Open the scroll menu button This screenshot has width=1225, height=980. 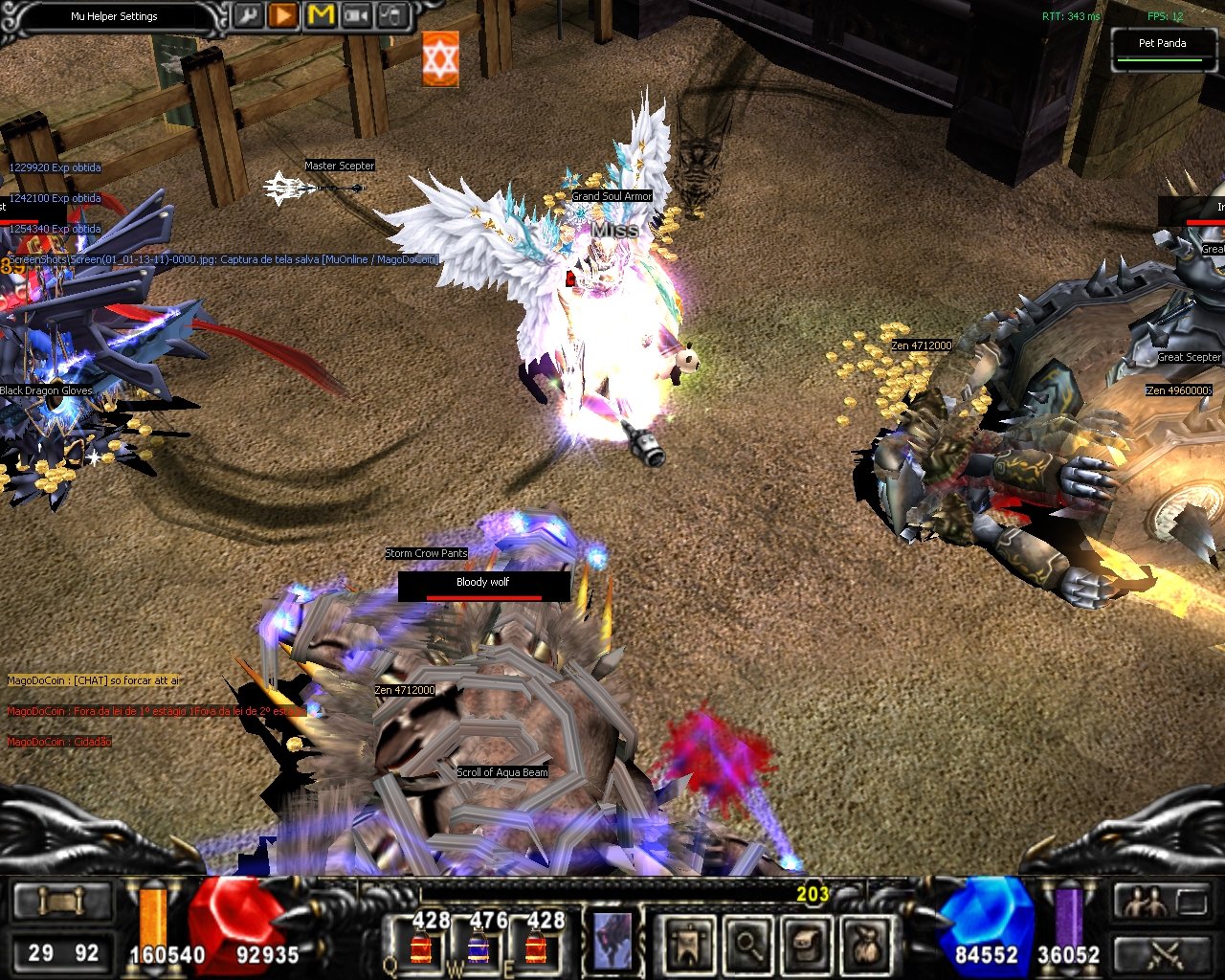[62, 902]
